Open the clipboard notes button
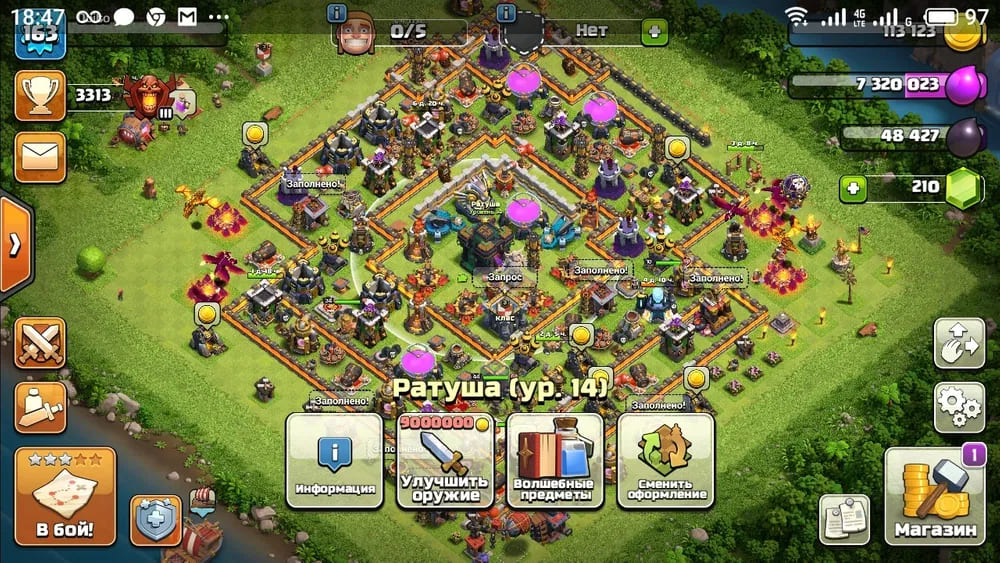Screen dimensions: 1000x563 [x=843, y=519]
